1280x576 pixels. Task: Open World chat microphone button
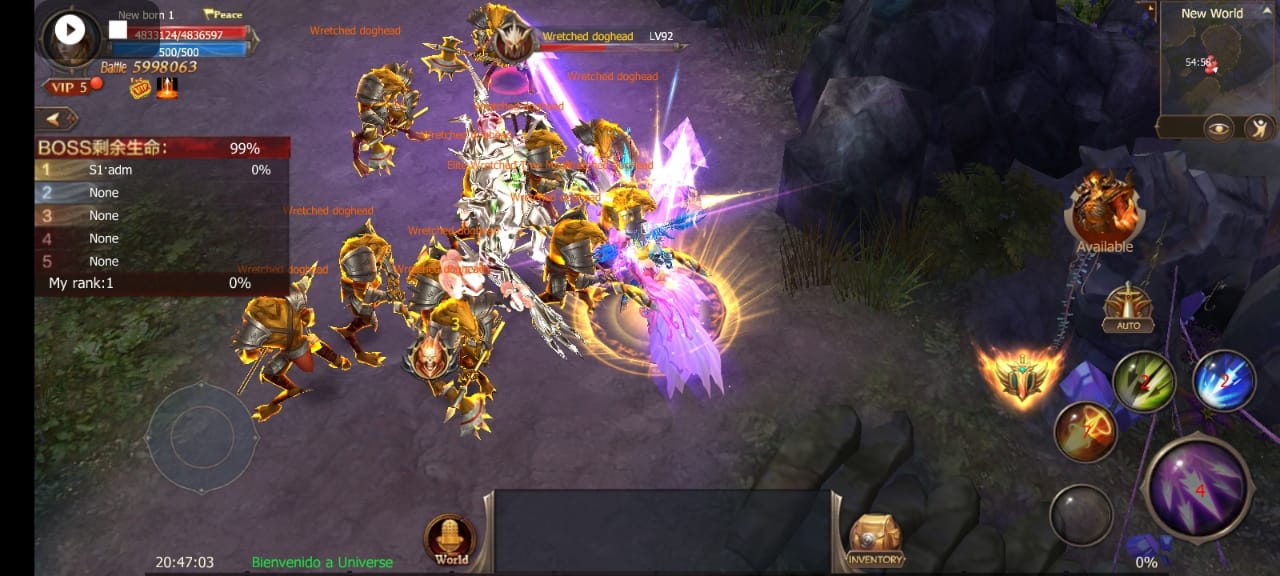coord(451,541)
